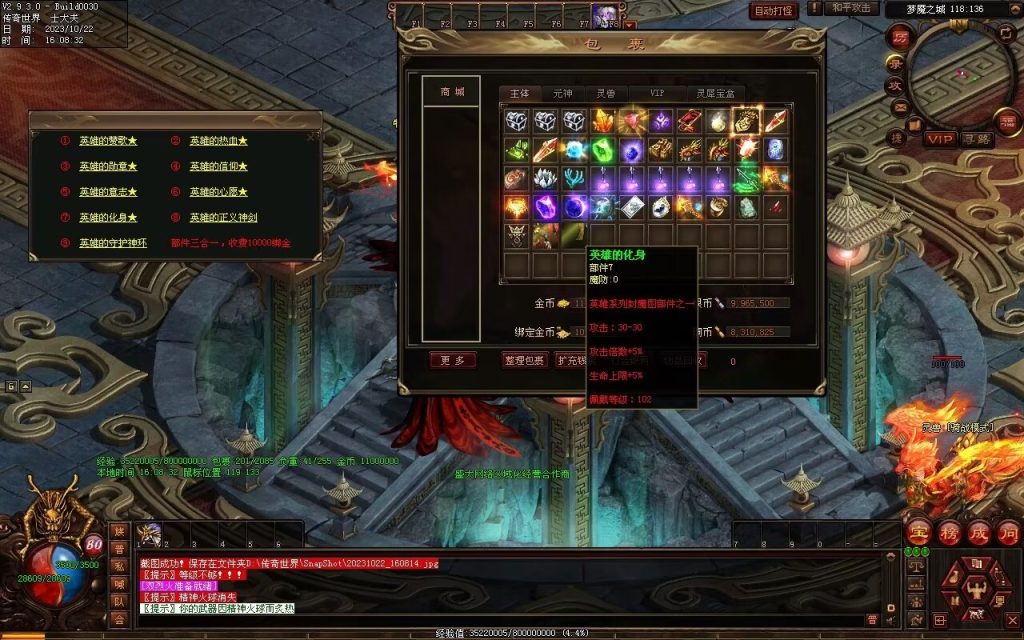Screen dimensions: 1024x640
Task: Activate the 寻路 pathfinding button
Action: coord(975,138)
